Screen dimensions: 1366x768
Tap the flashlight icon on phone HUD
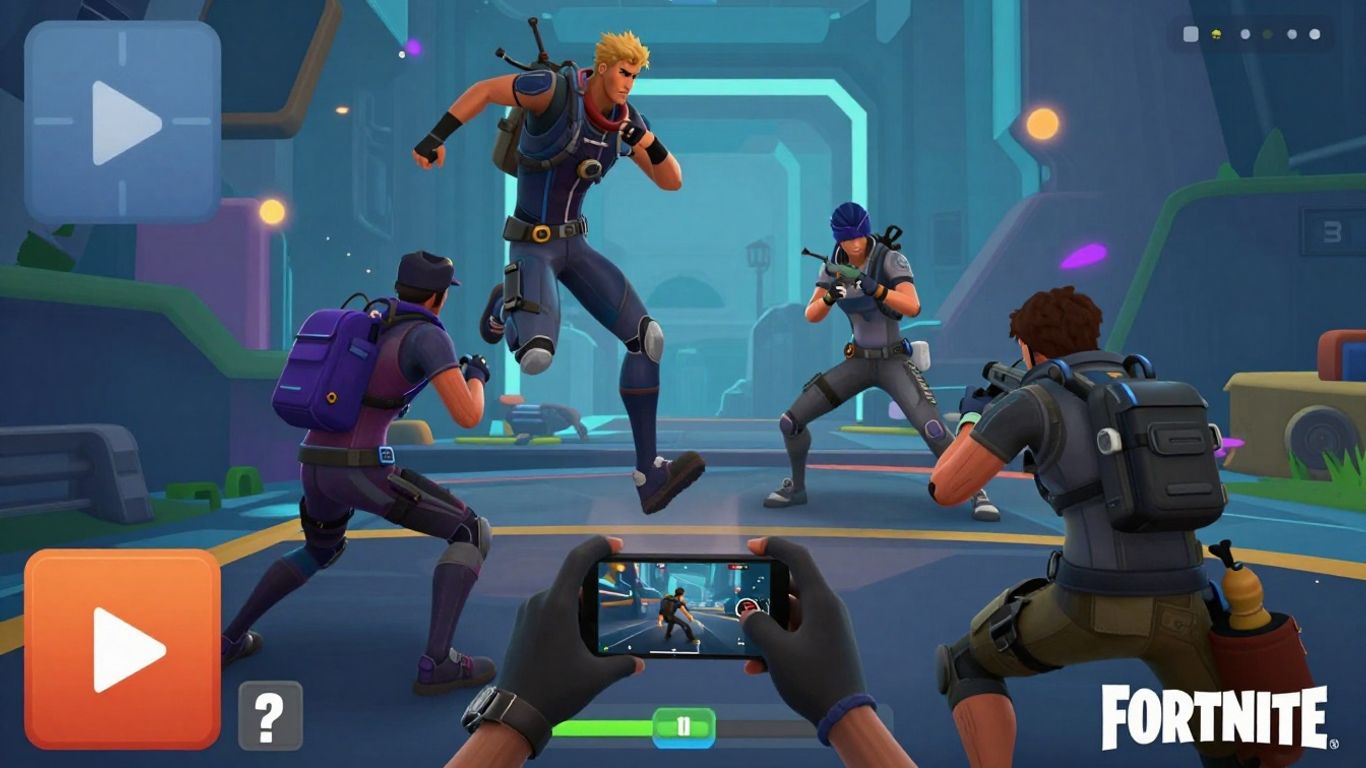[628, 648]
